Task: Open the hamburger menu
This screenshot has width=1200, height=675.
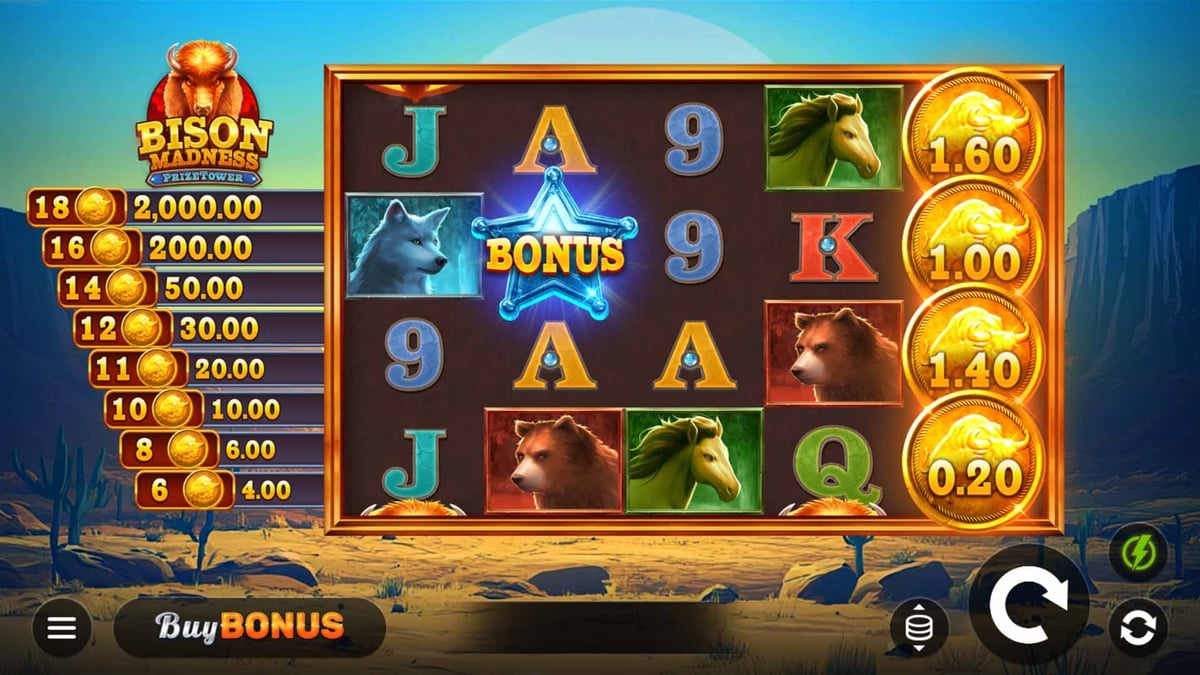Action: coord(62,628)
